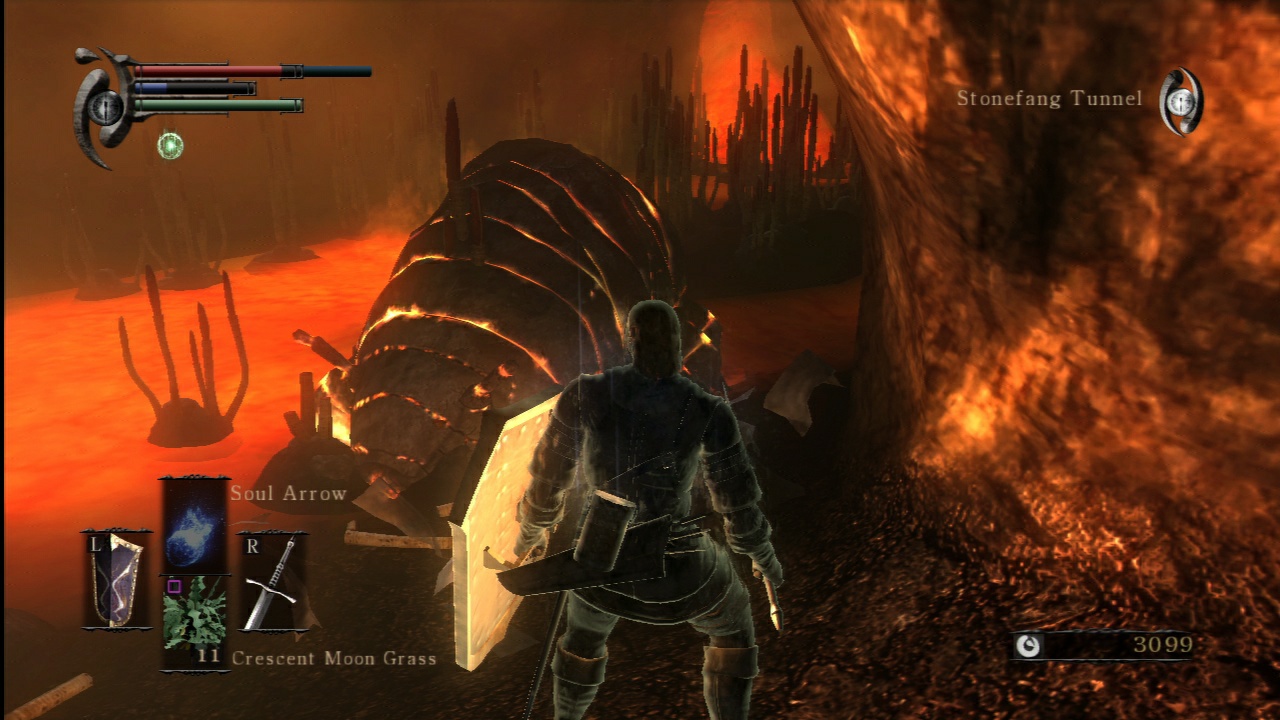Click the Stonefang Tunnel location label
The height and width of the screenshot is (720, 1280).
click(x=1052, y=99)
